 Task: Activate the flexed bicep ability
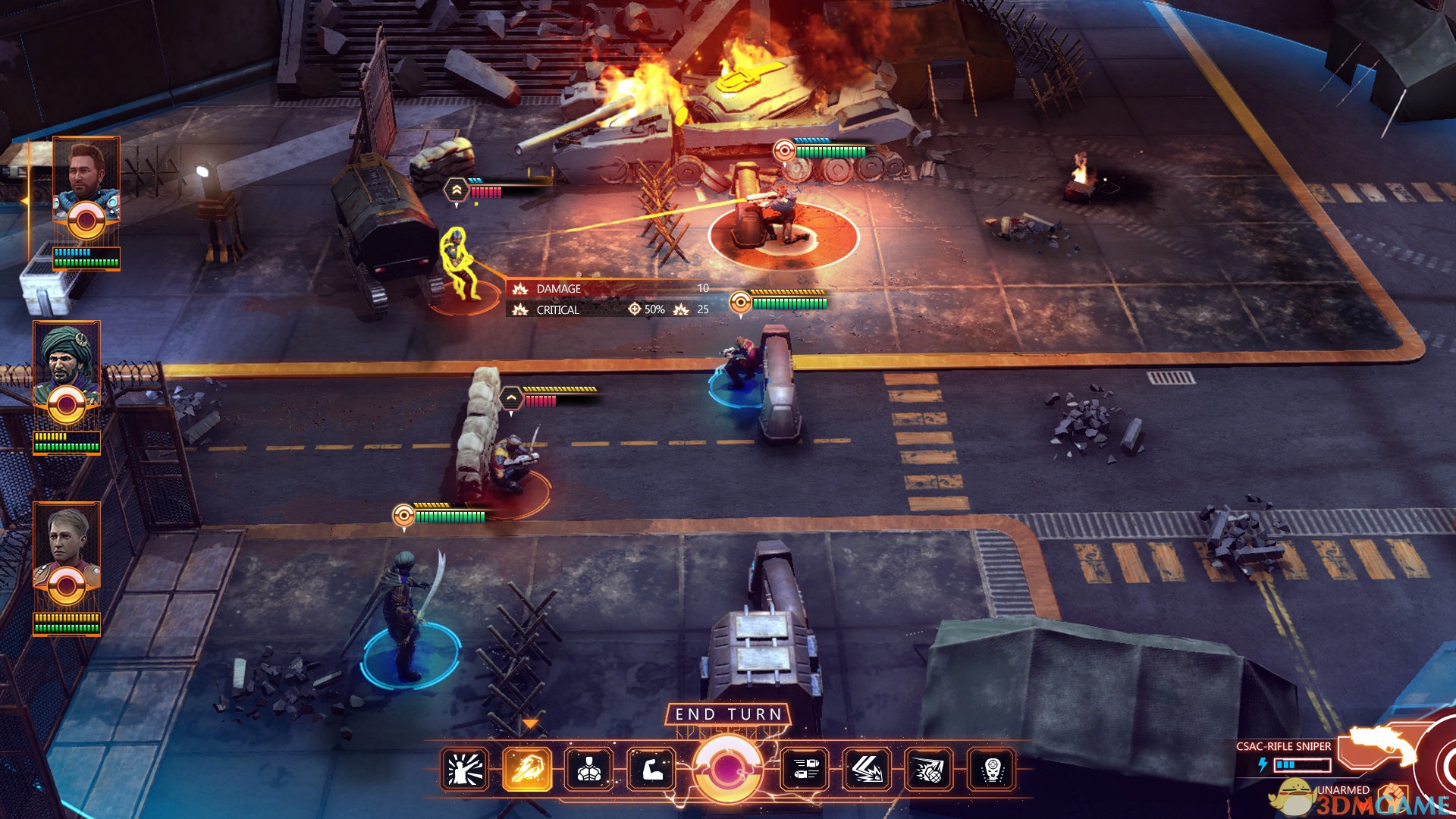[651, 770]
